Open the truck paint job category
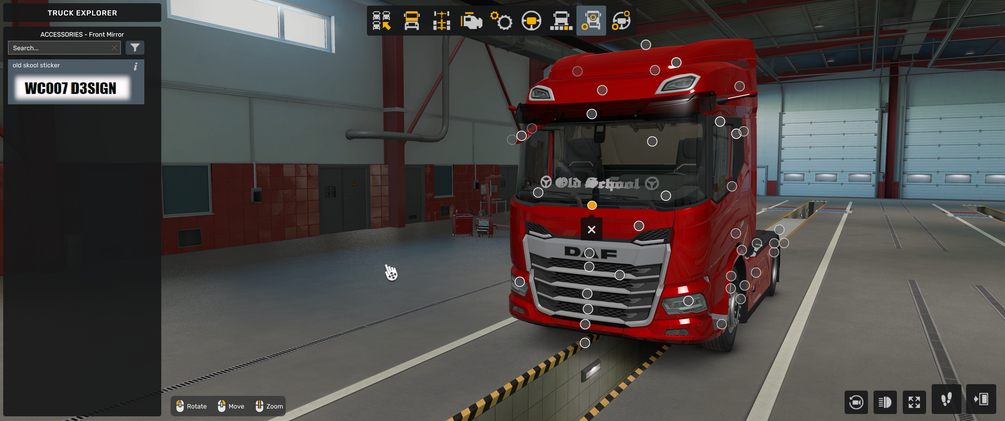Viewport: 1005px width, 421px height. 562,21
